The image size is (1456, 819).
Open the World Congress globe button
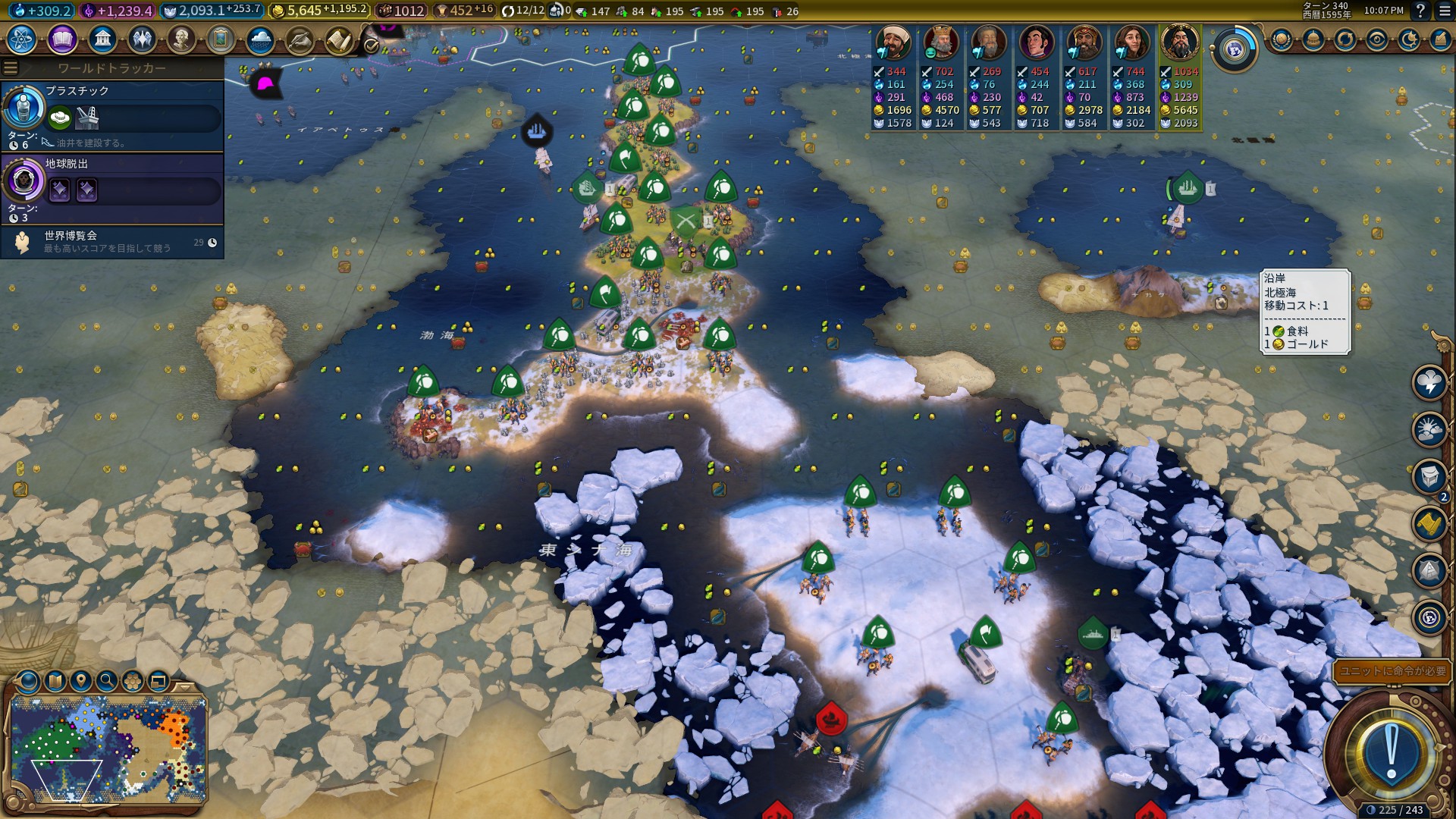(1234, 50)
